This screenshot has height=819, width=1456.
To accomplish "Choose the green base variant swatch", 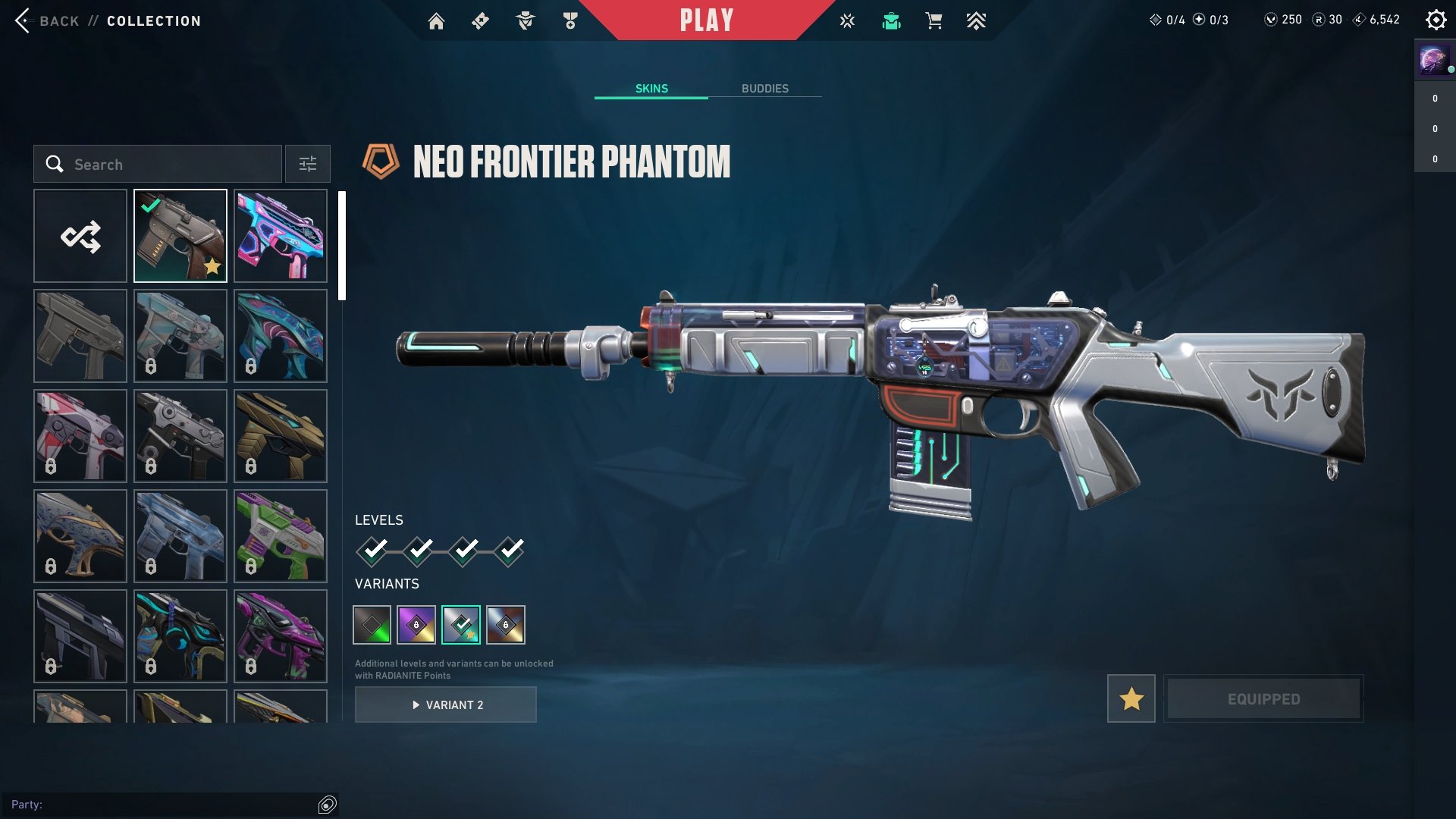I will pyautogui.click(x=372, y=625).
